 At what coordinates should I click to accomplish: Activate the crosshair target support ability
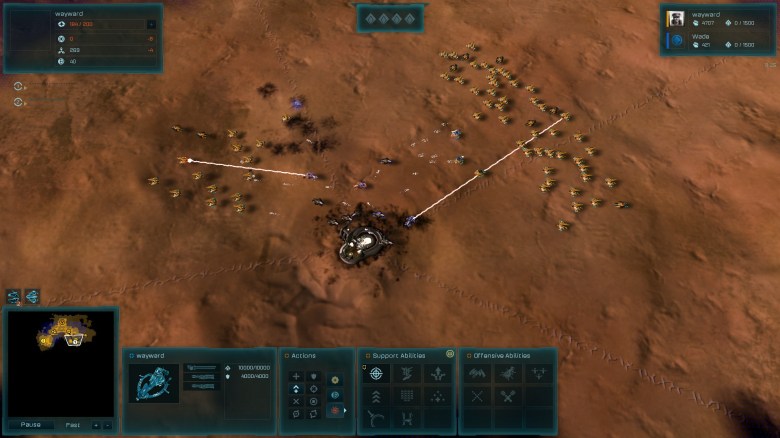pyautogui.click(x=376, y=374)
